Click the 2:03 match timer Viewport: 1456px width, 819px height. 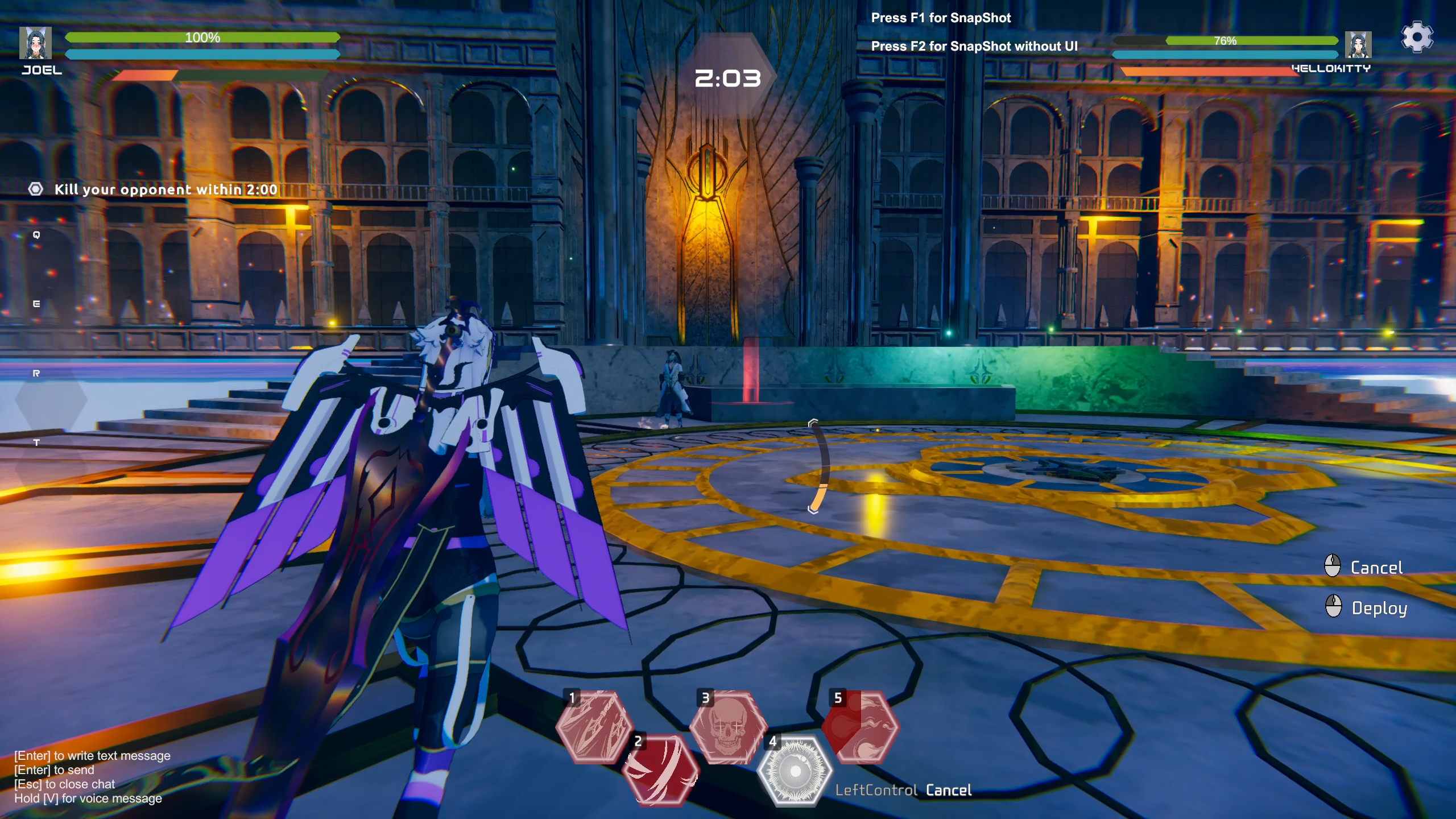(728, 78)
